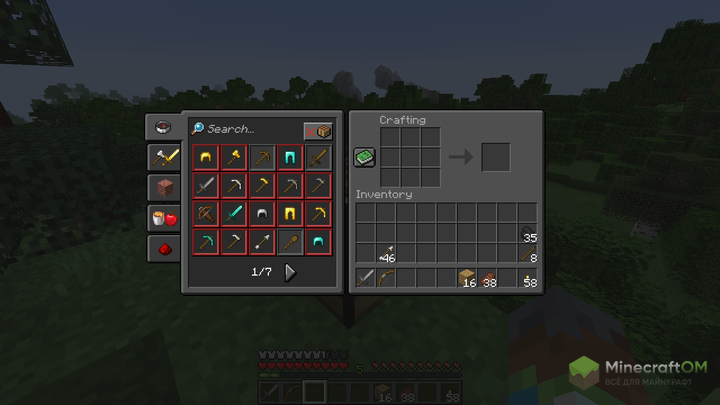Select the sword in the hotbar
This screenshot has height=405, width=720.
[x=366, y=278]
